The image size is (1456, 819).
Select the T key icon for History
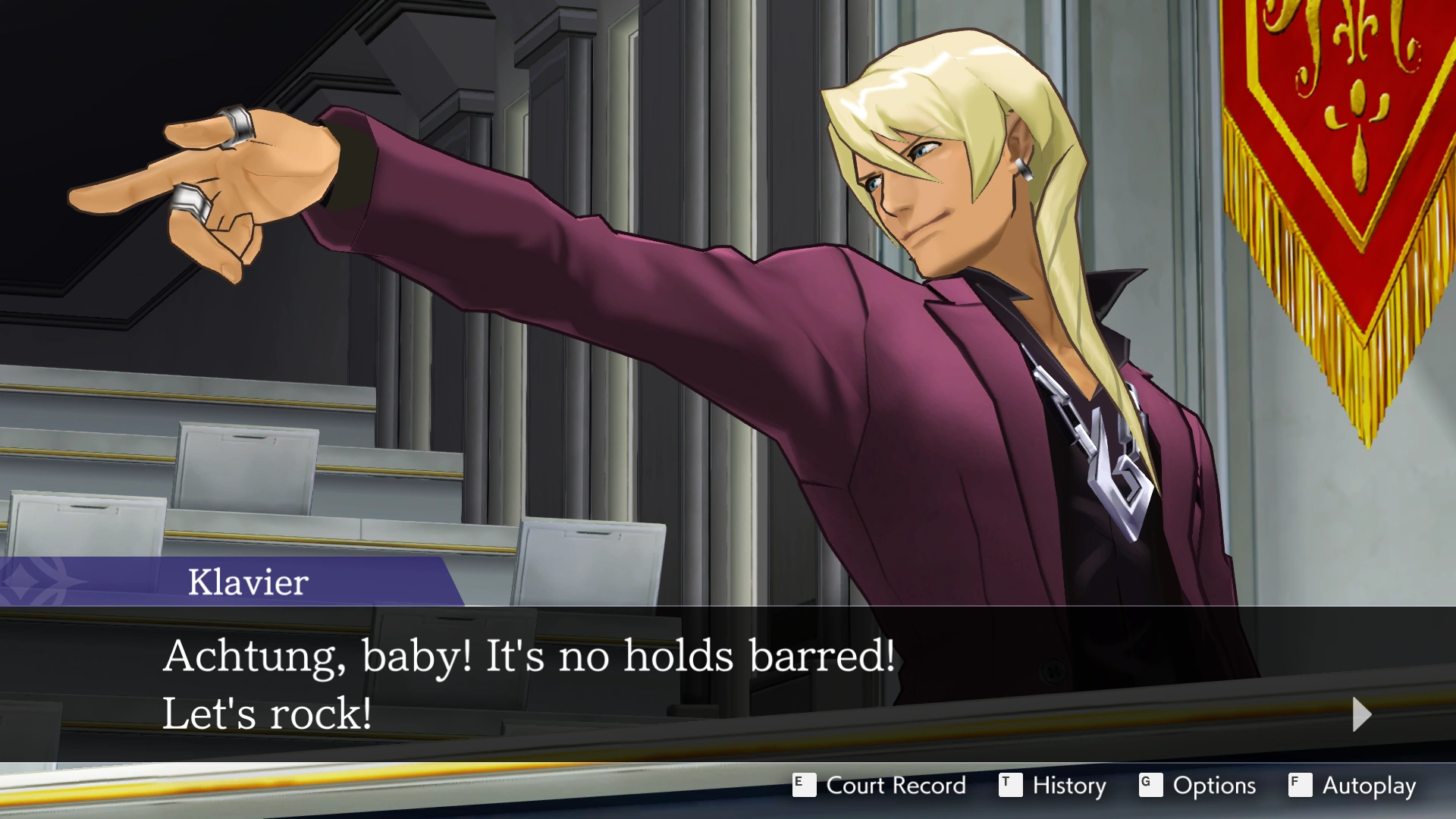(x=1011, y=786)
